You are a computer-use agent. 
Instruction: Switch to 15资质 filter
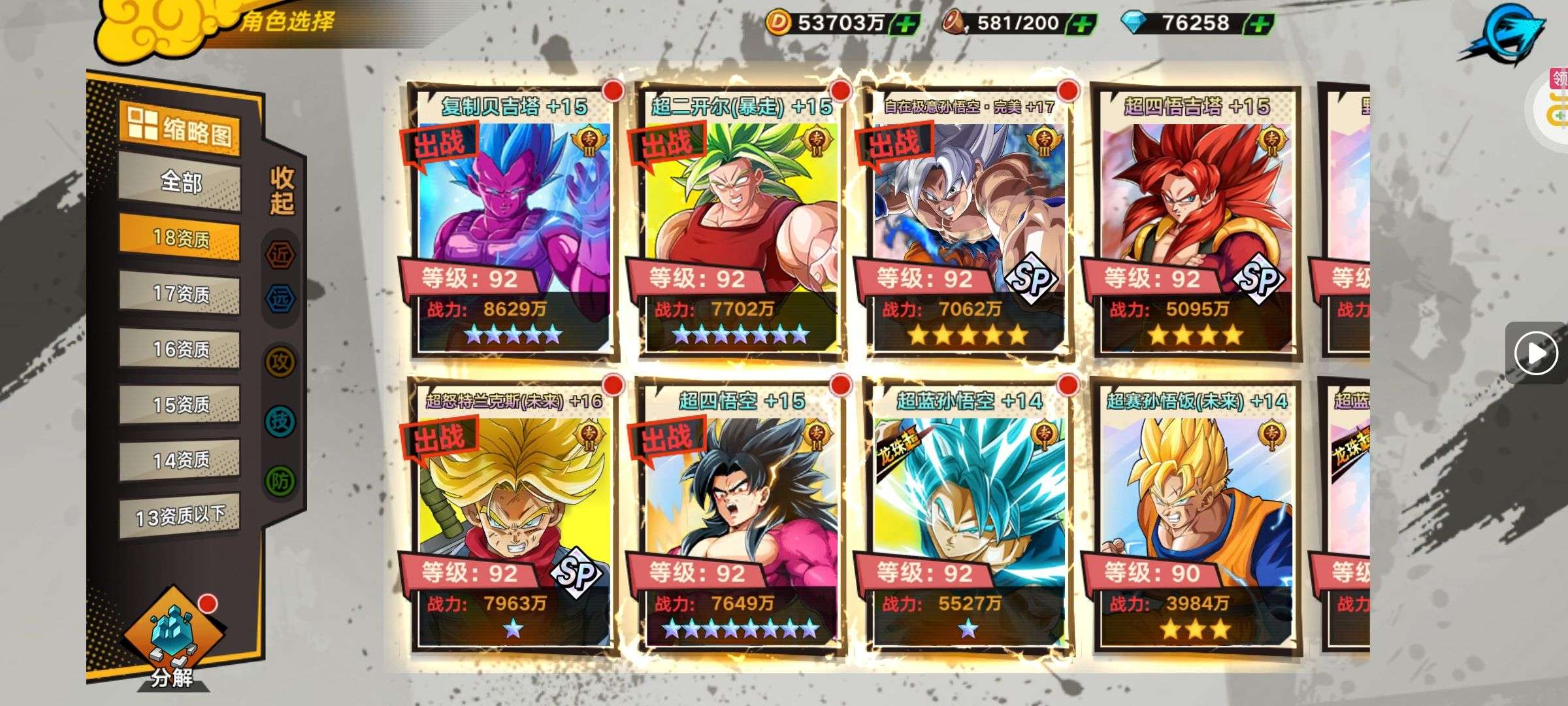coord(180,405)
